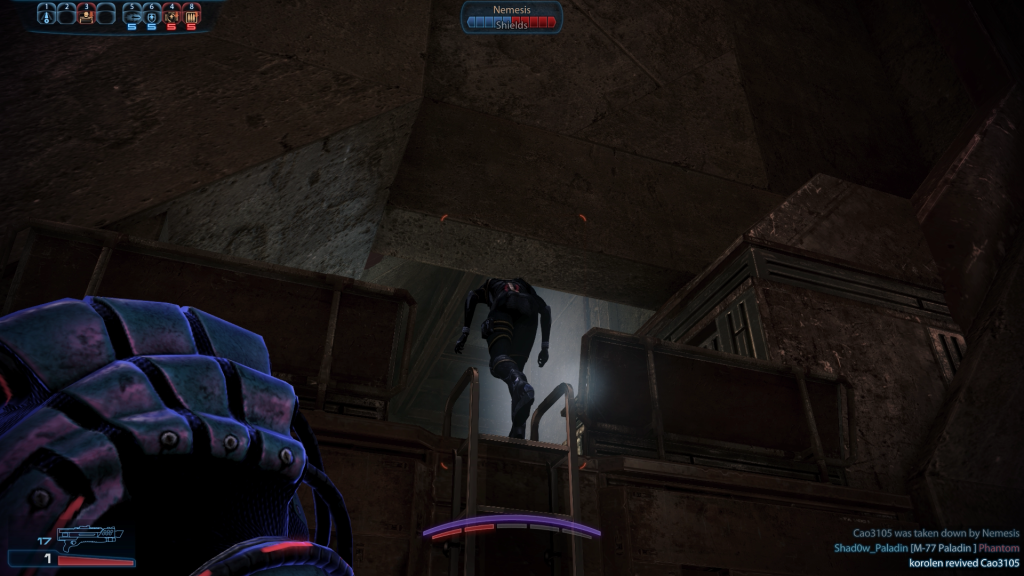Use the red consumable in slot 4

pos(172,16)
